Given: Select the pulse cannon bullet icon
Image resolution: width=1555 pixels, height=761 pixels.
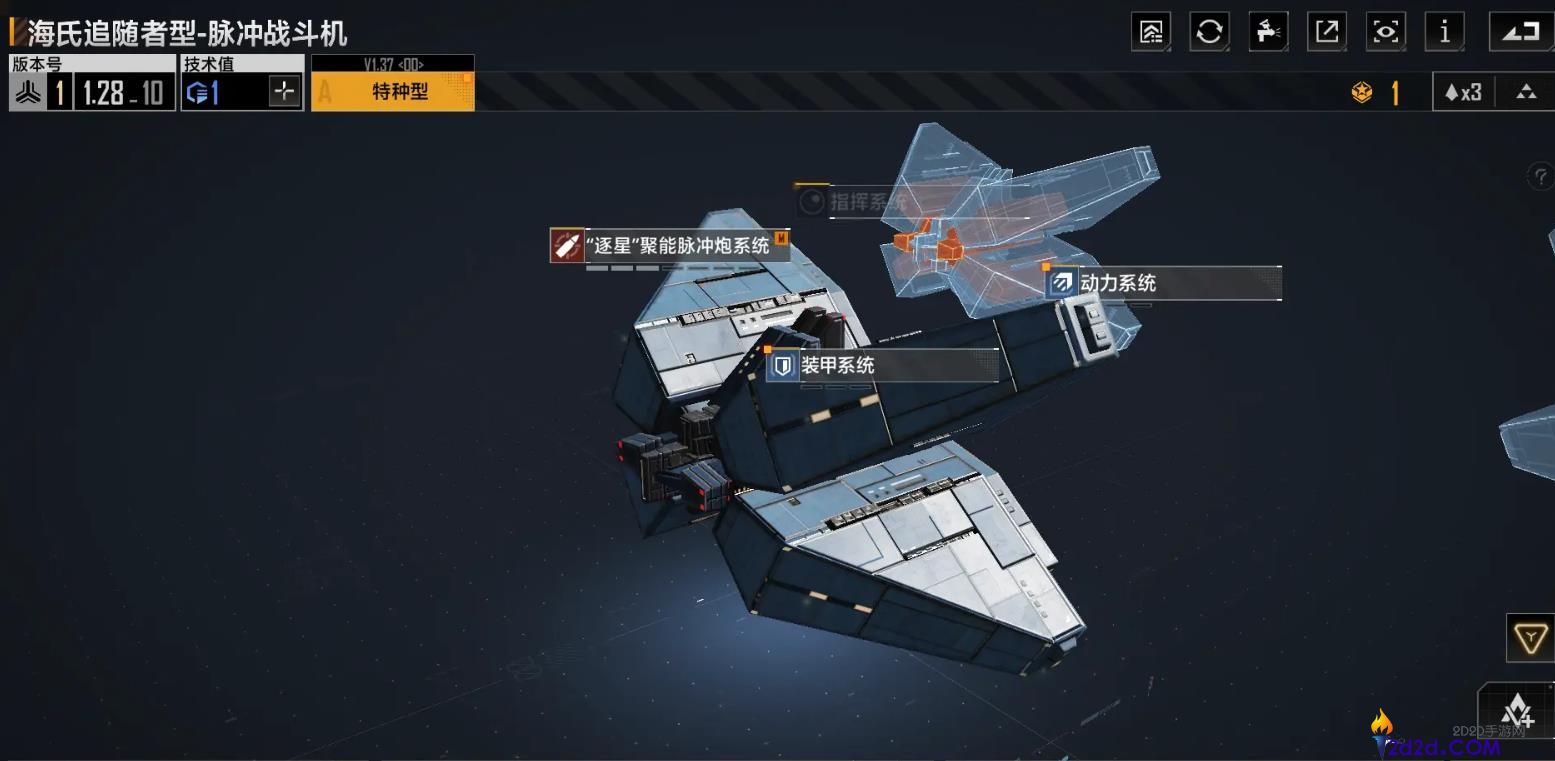Looking at the screenshot, I should 566,242.
